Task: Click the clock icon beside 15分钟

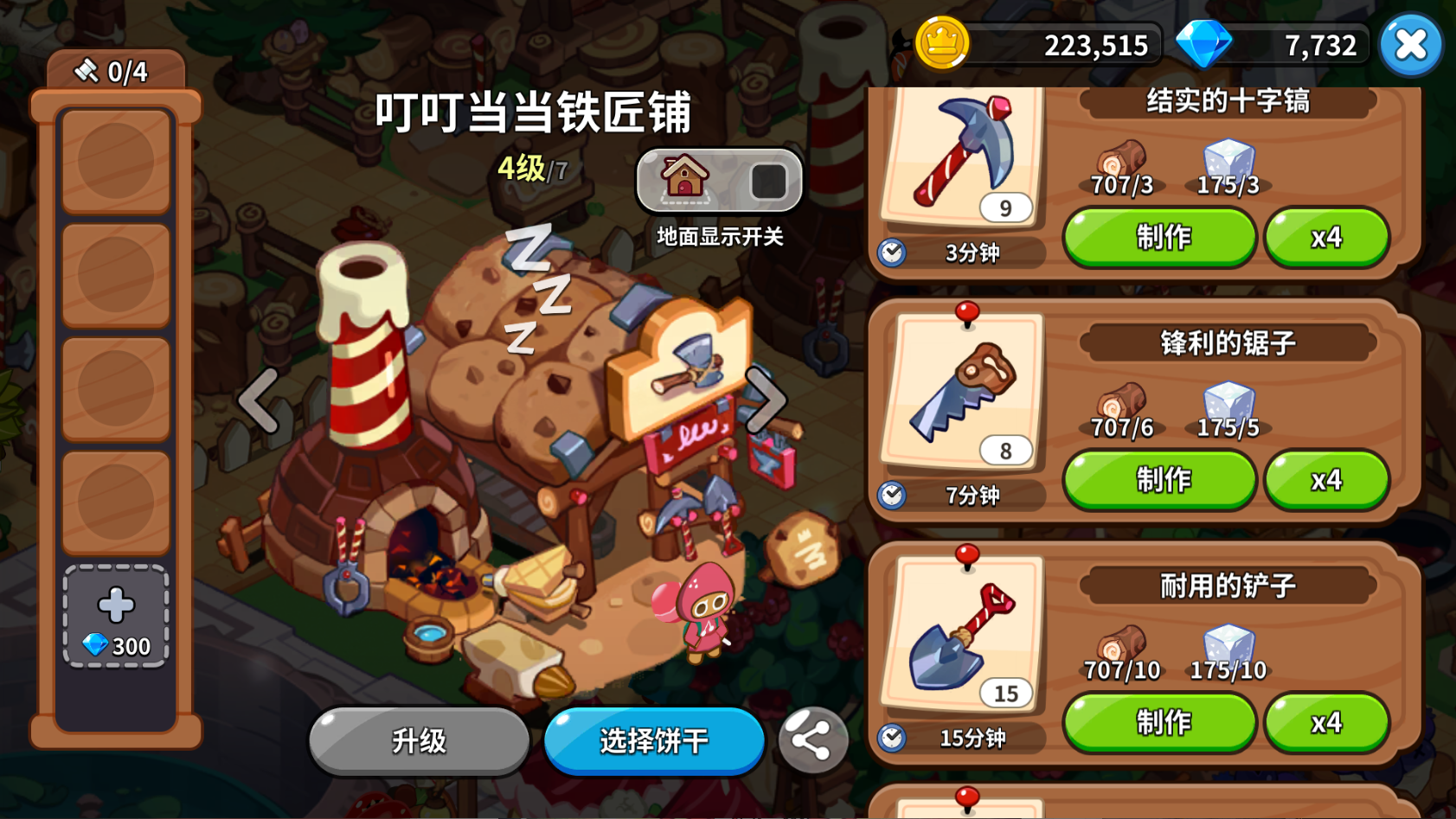Action: [x=891, y=737]
